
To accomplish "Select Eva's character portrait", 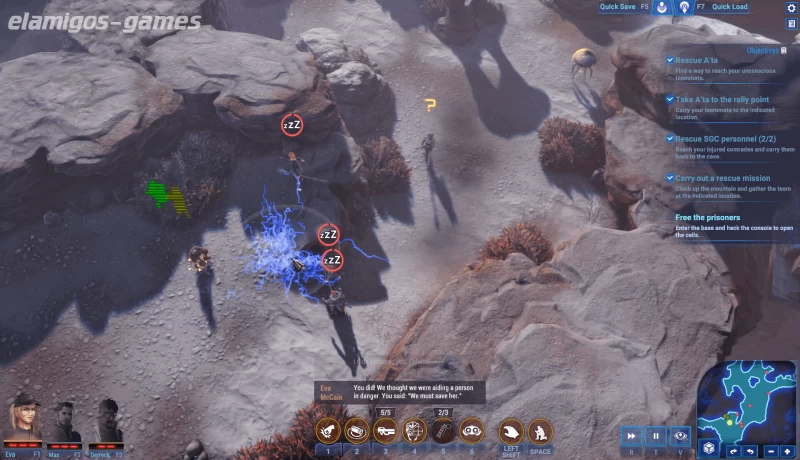I will tap(23, 420).
